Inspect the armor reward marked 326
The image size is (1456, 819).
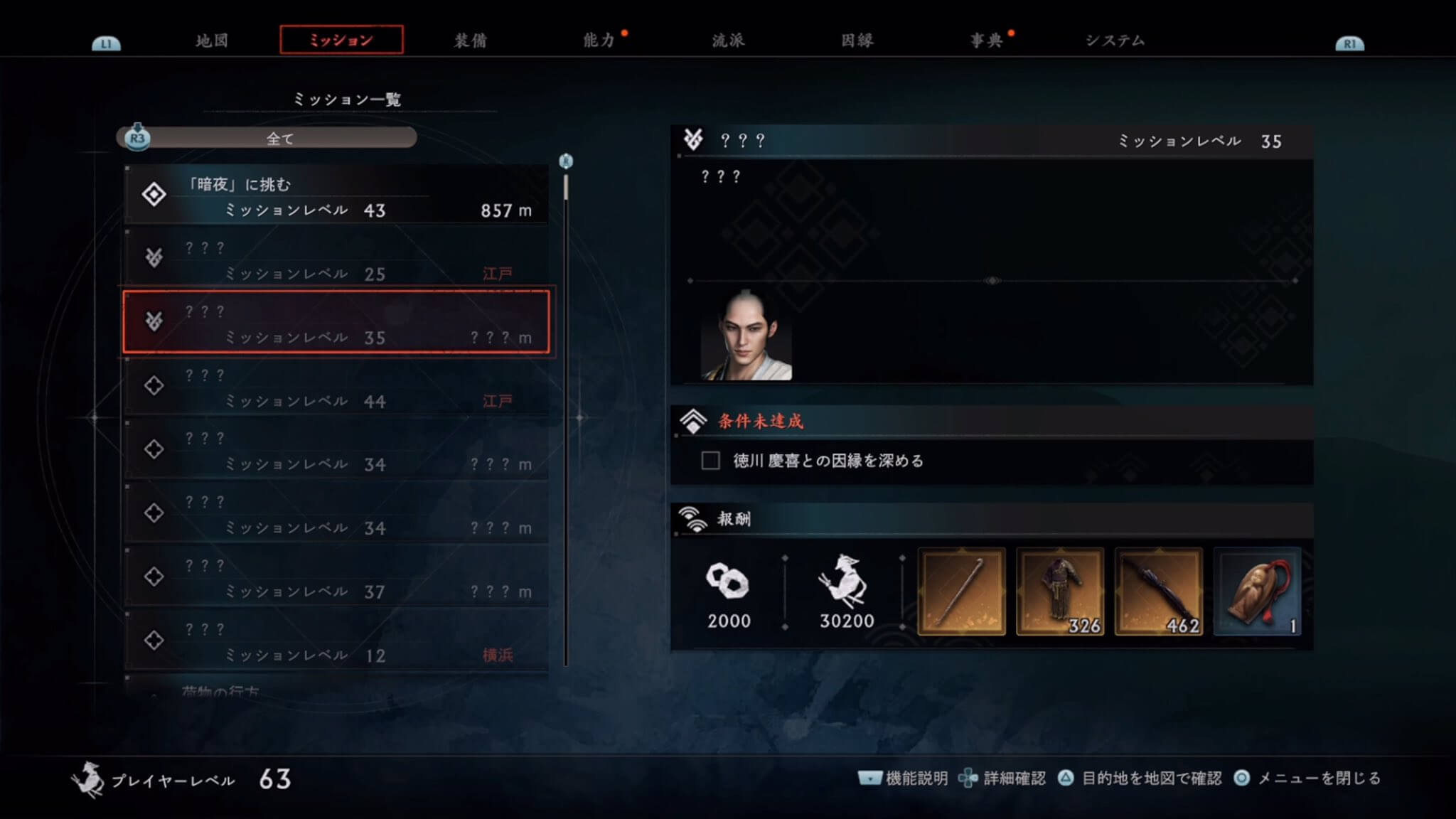pos(1060,591)
